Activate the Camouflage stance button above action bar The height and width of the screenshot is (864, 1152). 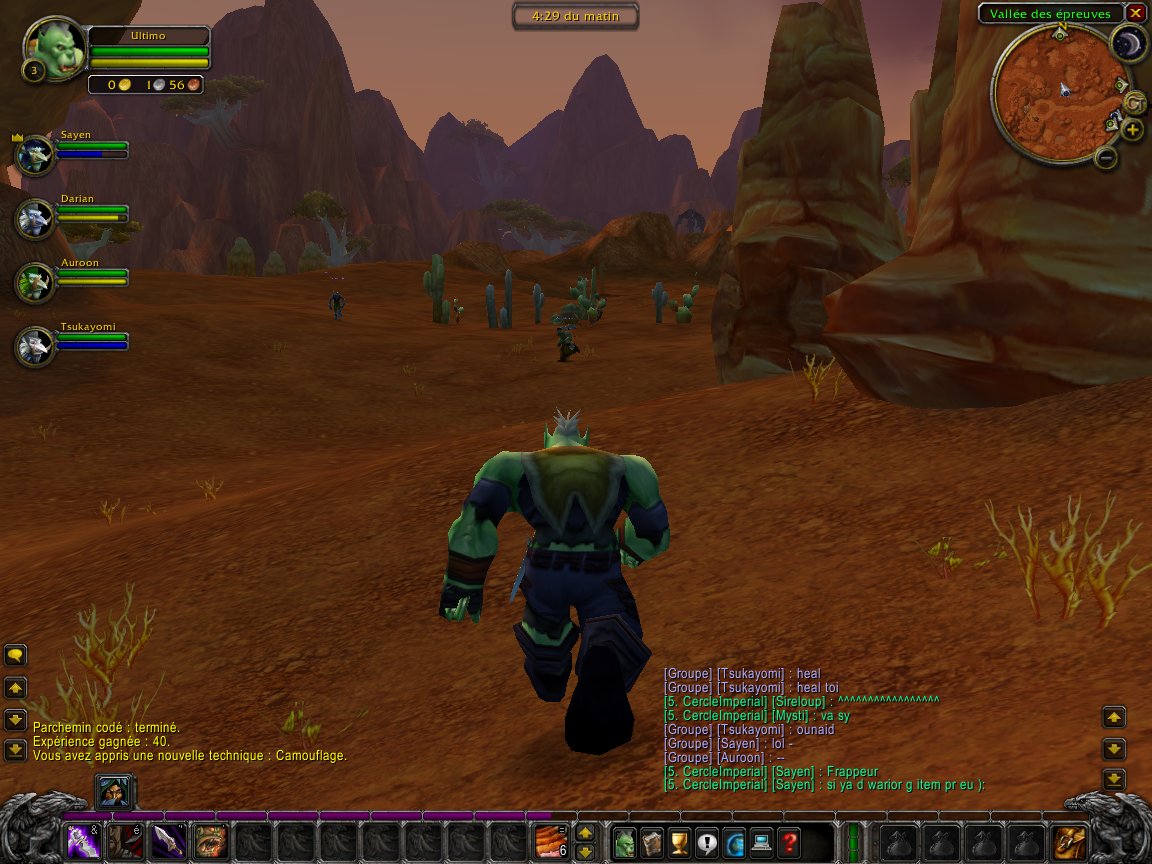pos(112,792)
